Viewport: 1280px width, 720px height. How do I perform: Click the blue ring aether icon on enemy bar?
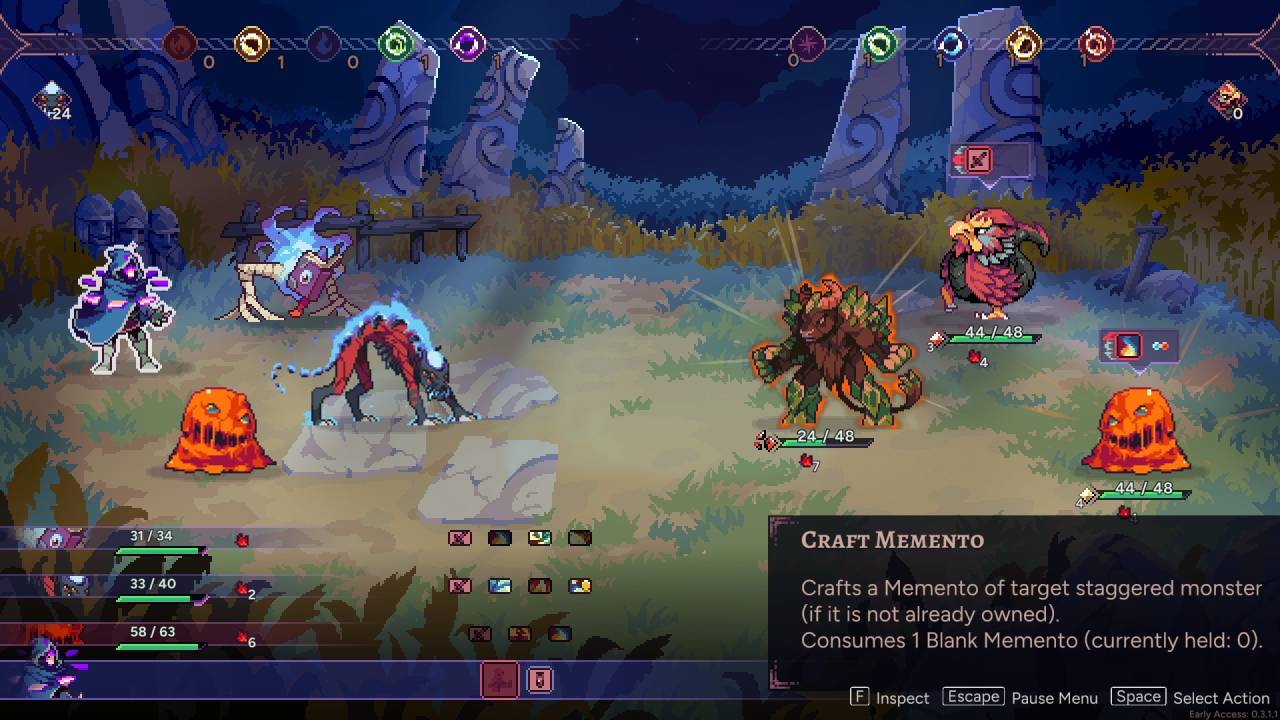pyautogui.click(x=951, y=44)
